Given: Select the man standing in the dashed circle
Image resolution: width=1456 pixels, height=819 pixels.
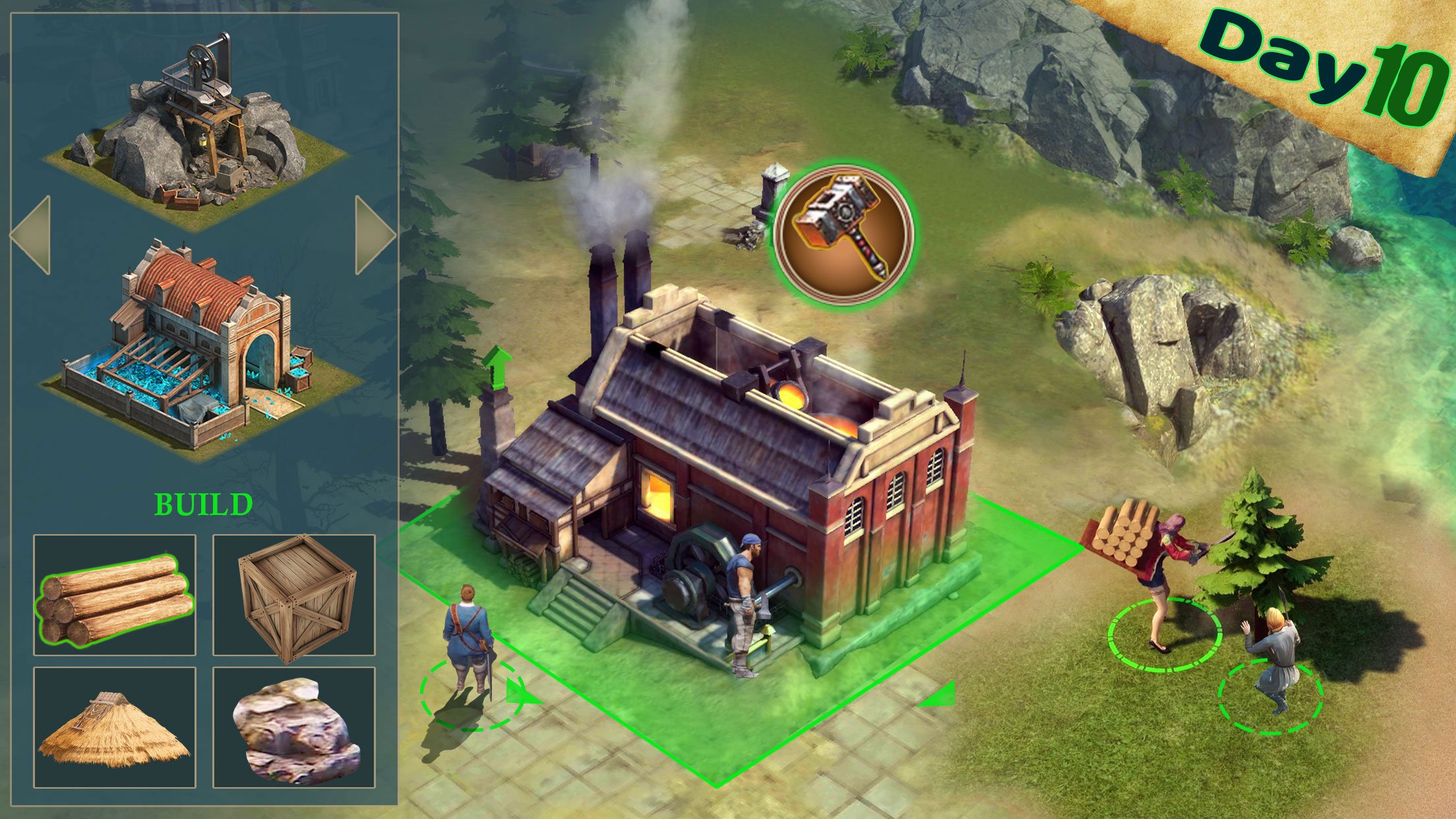Looking at the screenshot, I should click(x=470, y=633).
